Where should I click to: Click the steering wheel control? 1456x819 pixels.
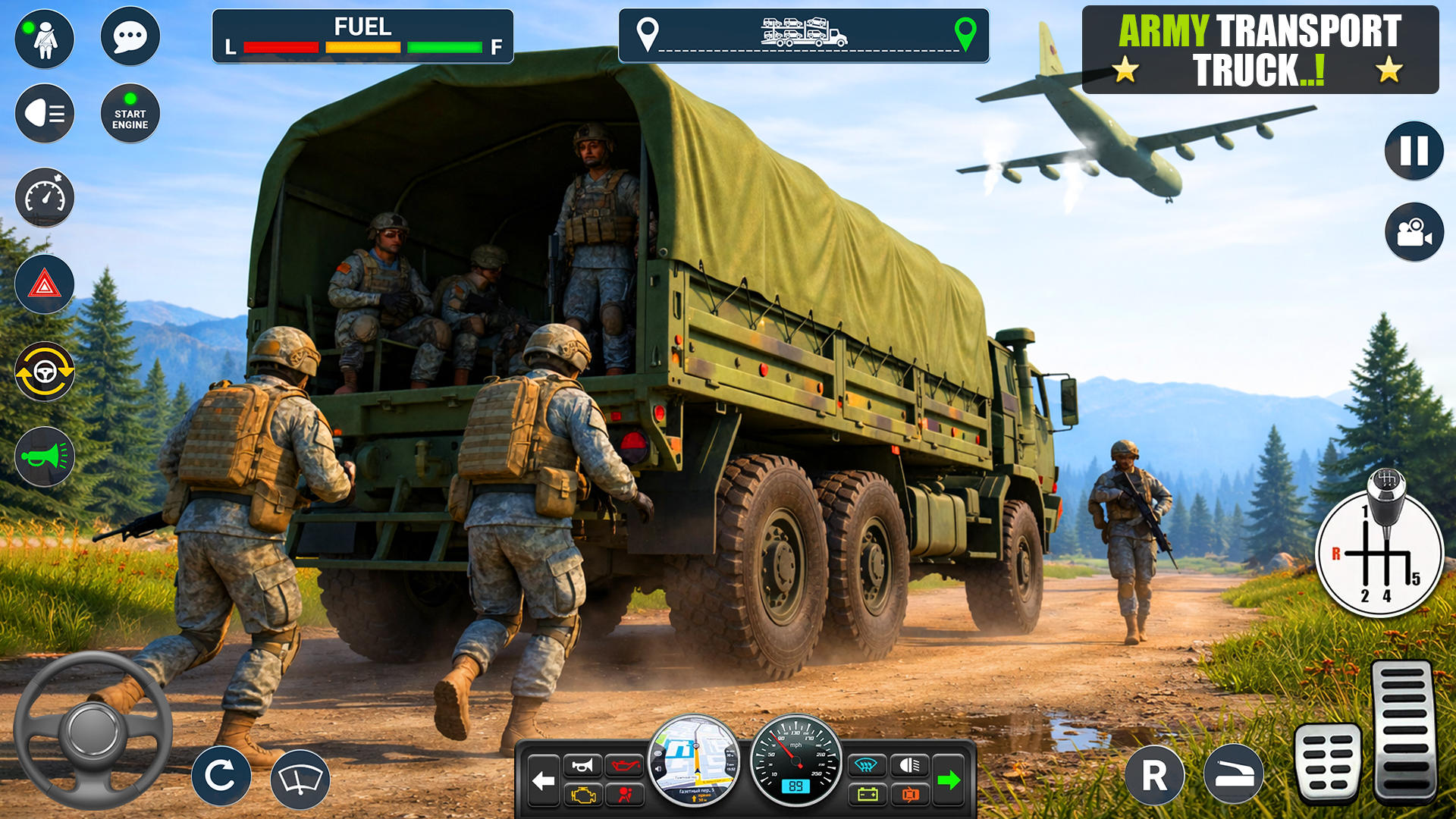point(93,730)
